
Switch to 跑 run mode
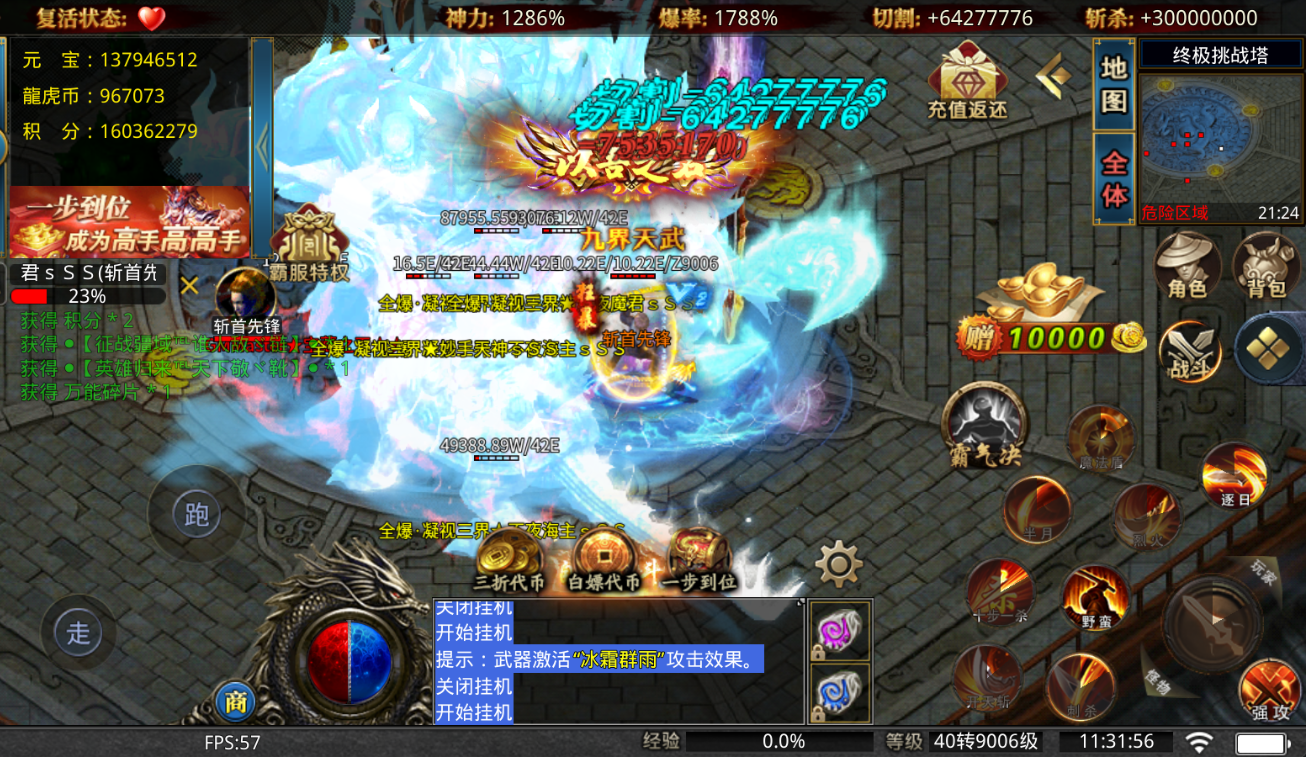[x=196, y=514]
